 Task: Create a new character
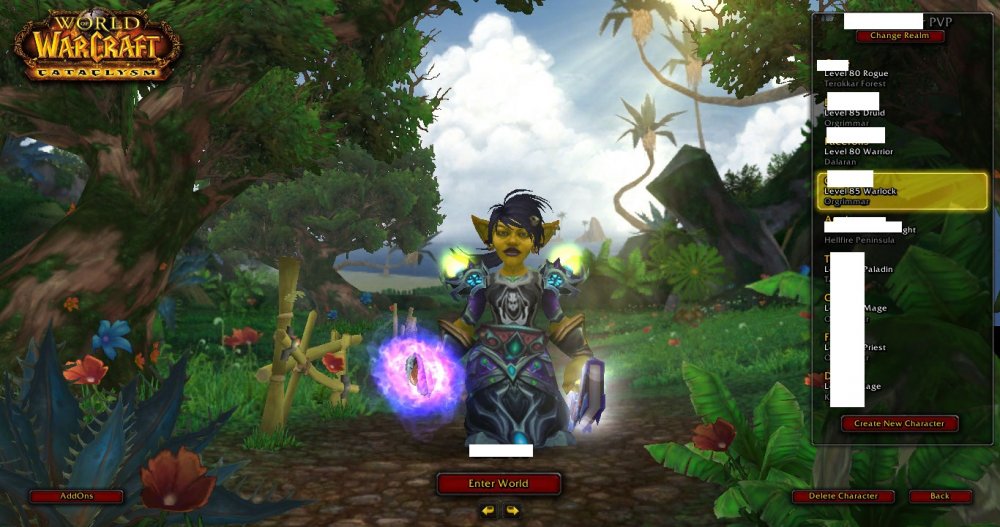coord(899,423)
